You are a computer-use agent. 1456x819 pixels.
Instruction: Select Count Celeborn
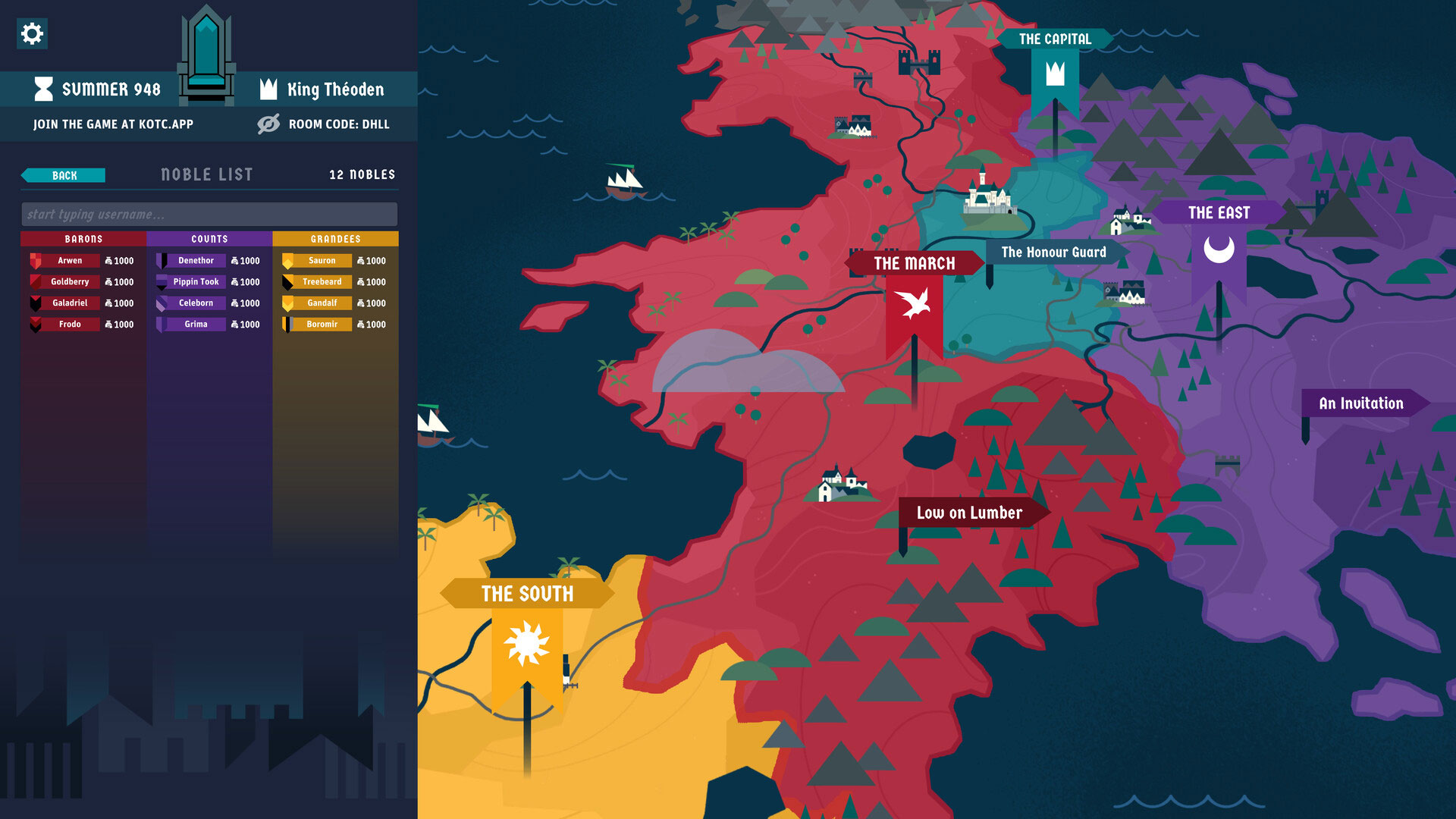[196, 303]
